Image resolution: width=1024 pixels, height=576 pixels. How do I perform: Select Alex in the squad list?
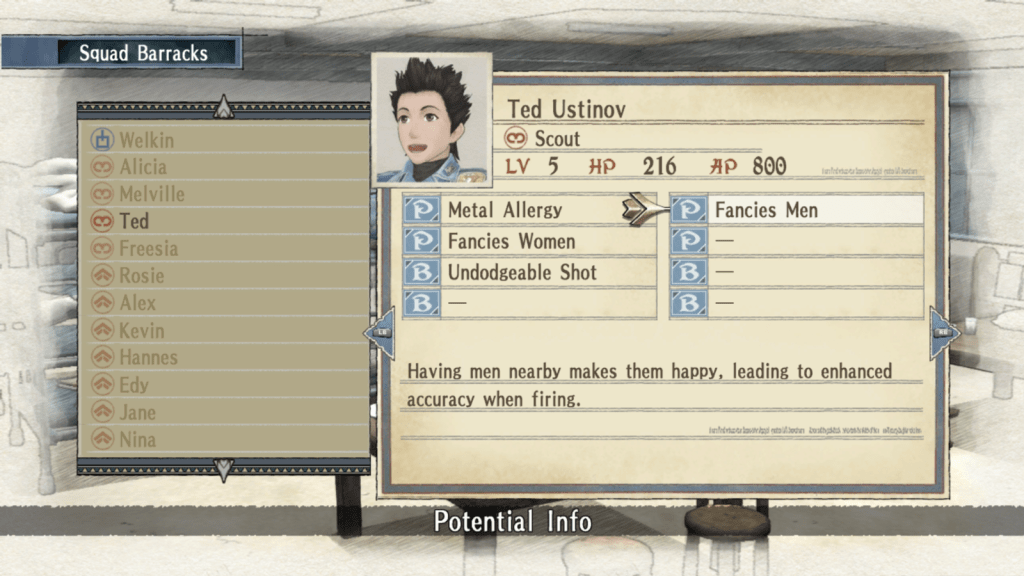point(137,303)
